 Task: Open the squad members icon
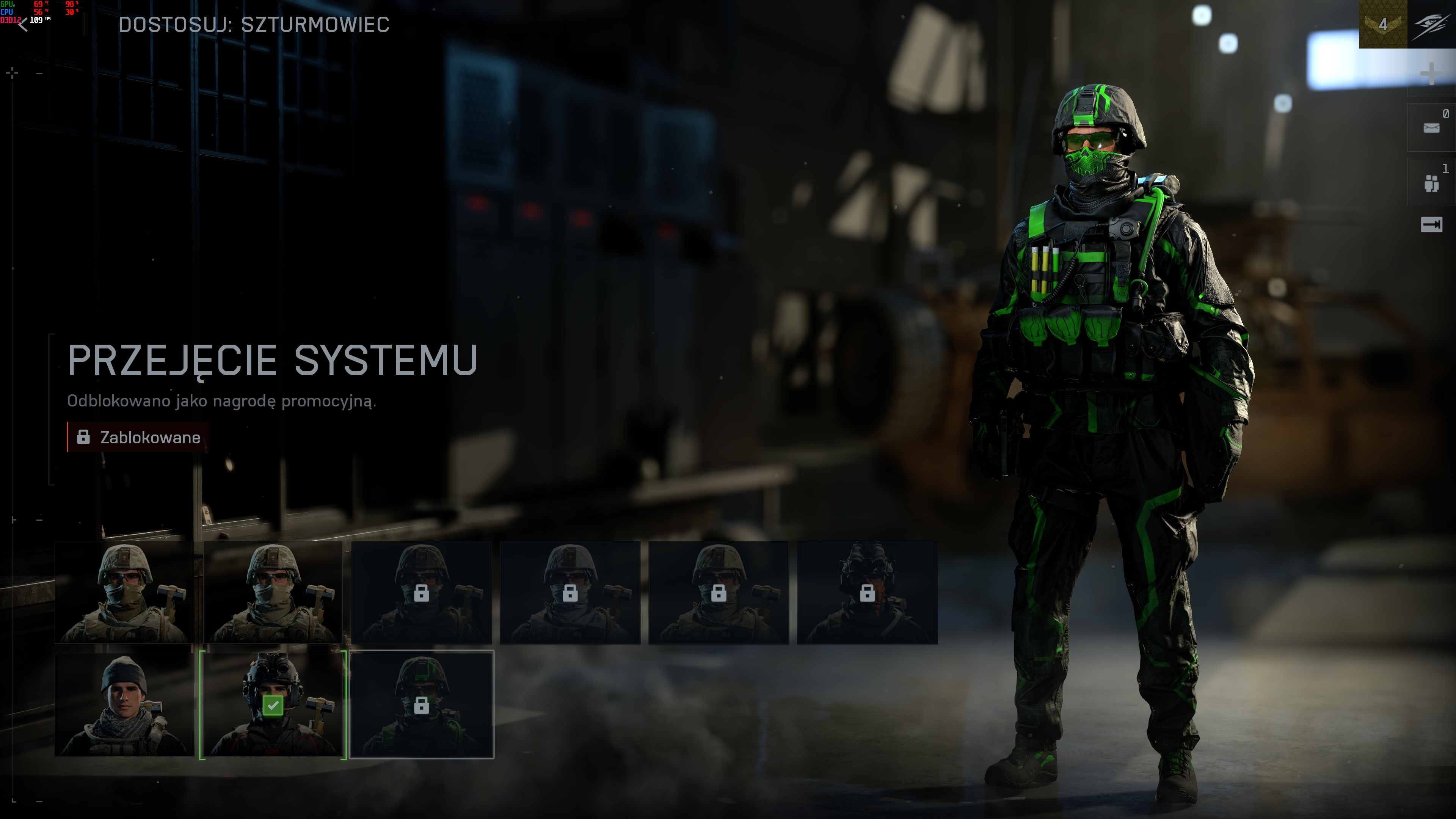[x=1431, y=182]
